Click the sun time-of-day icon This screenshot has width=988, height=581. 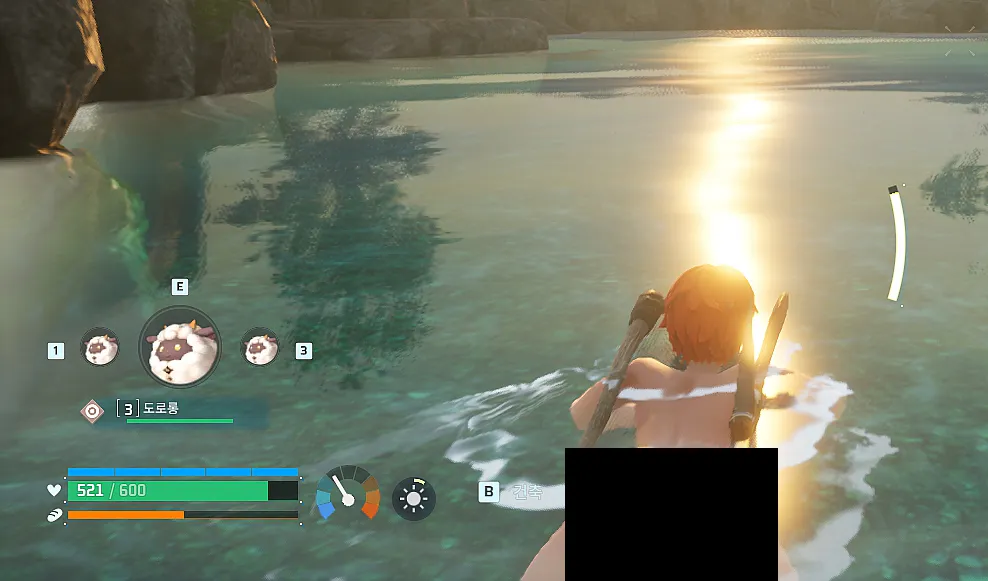pos(414,498)
